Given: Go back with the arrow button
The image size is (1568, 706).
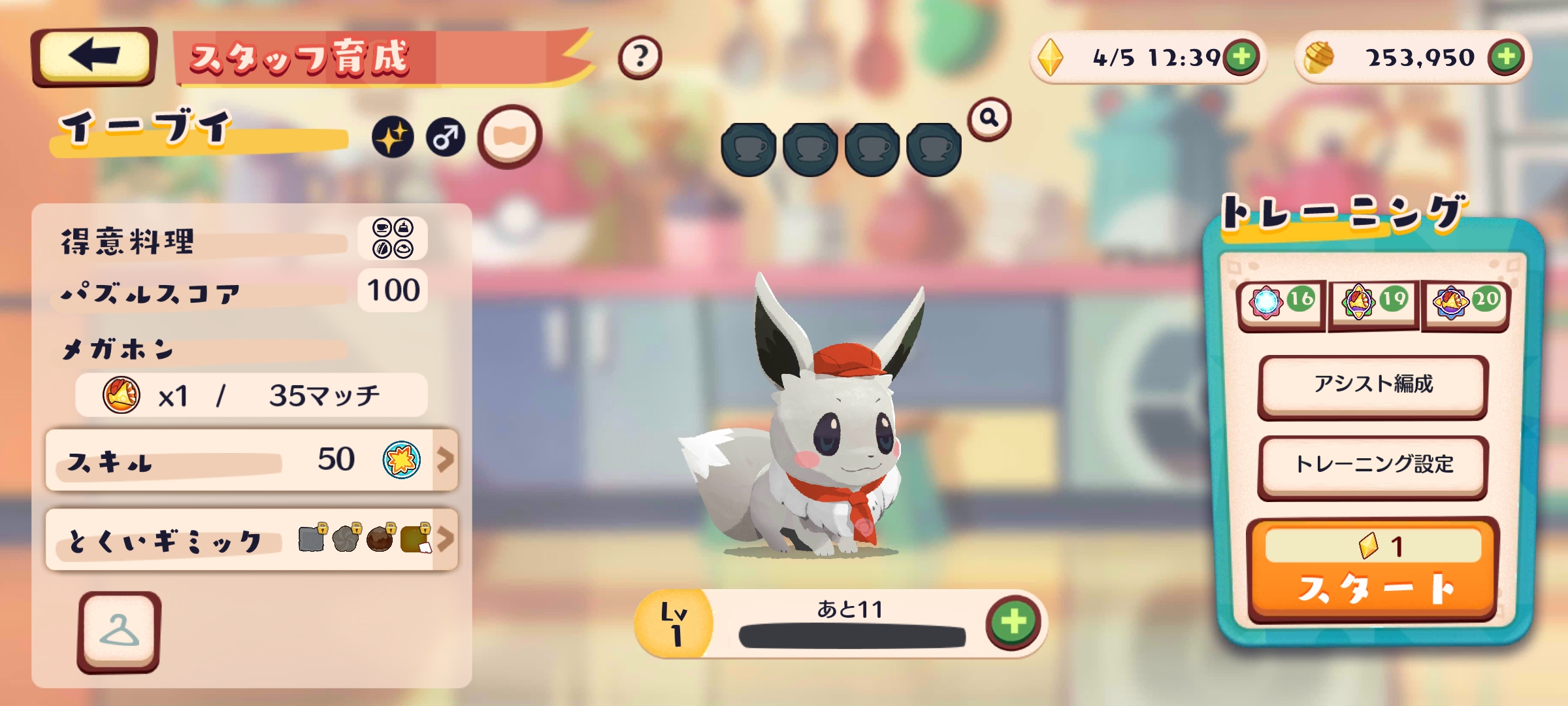Looking at the screenshot, I should click(93, 57).
